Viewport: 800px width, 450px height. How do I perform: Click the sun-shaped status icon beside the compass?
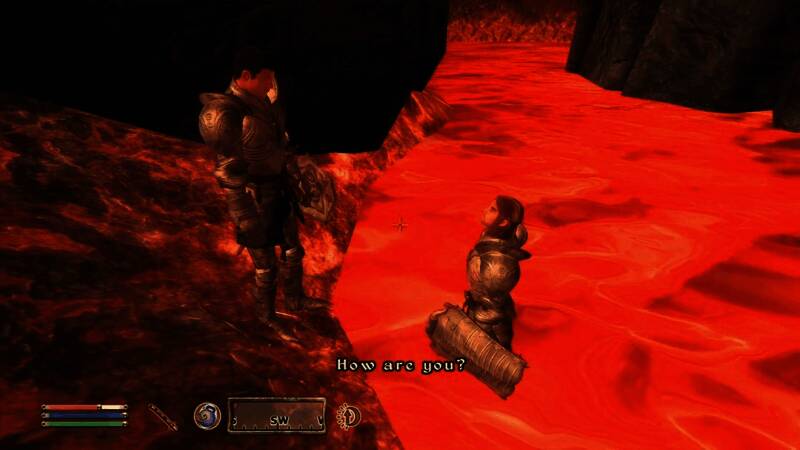[x=350, y=415]
